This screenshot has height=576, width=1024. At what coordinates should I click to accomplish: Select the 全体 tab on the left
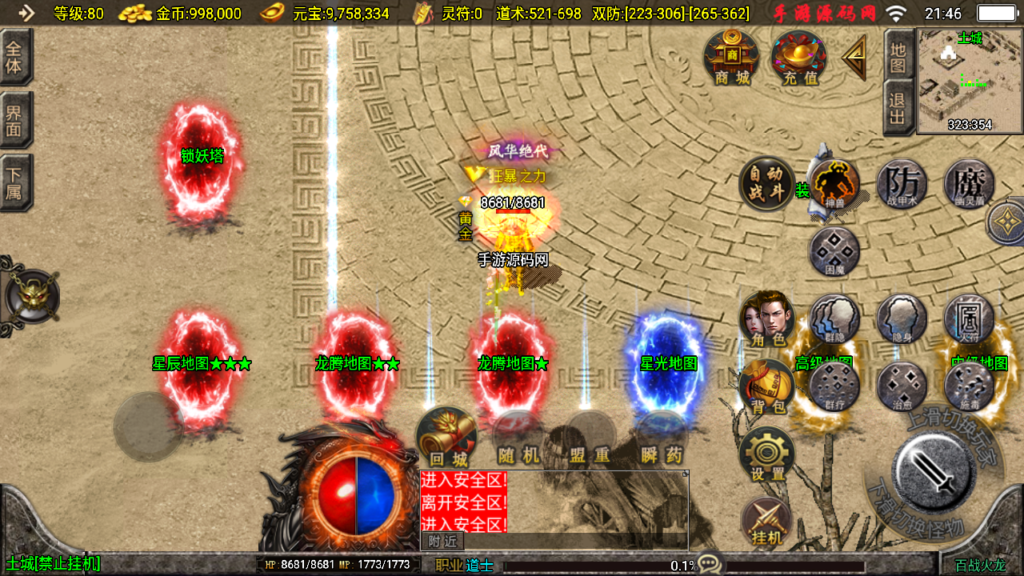click(15, 58)
